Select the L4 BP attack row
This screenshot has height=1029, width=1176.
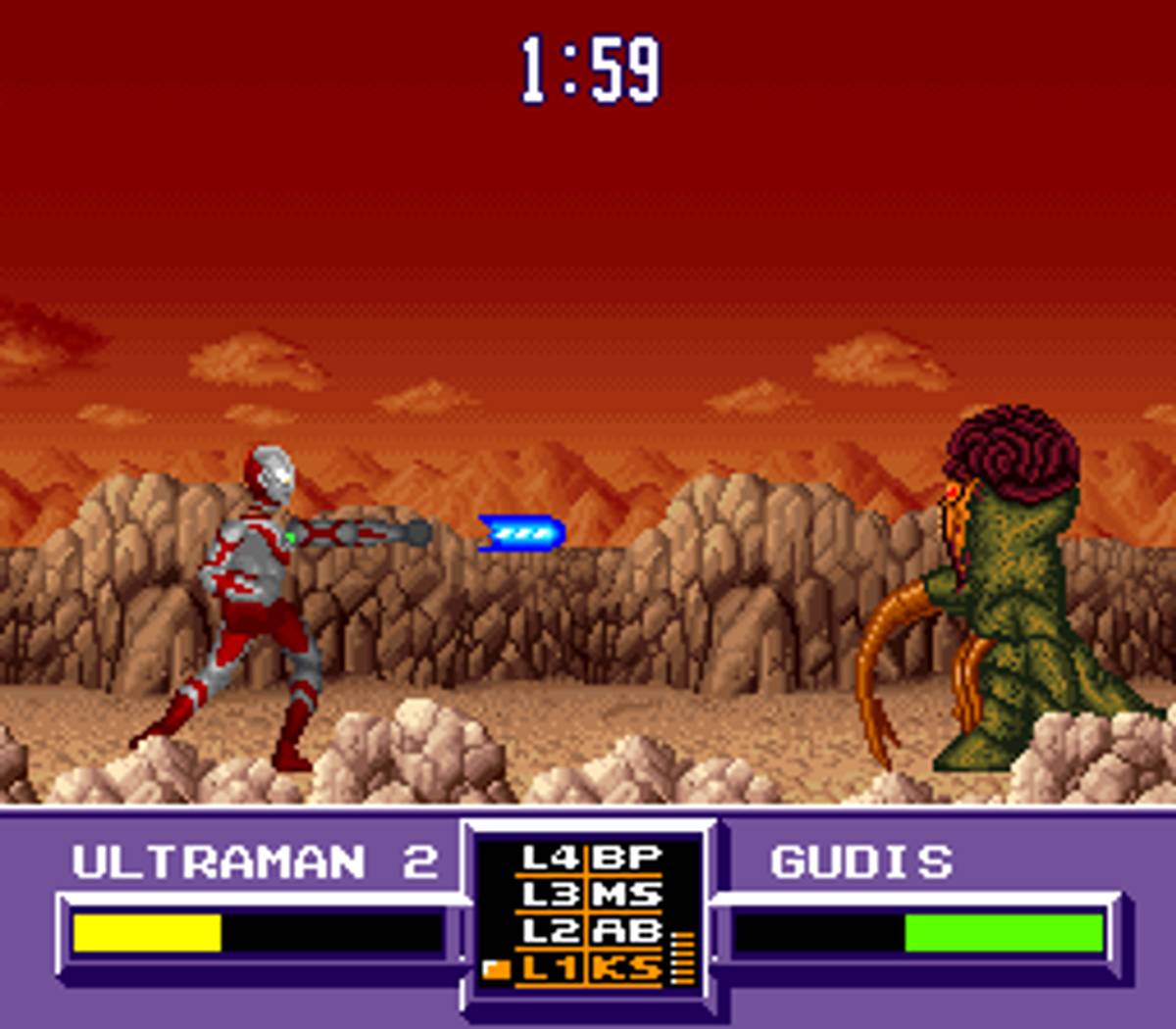[591, 858]
